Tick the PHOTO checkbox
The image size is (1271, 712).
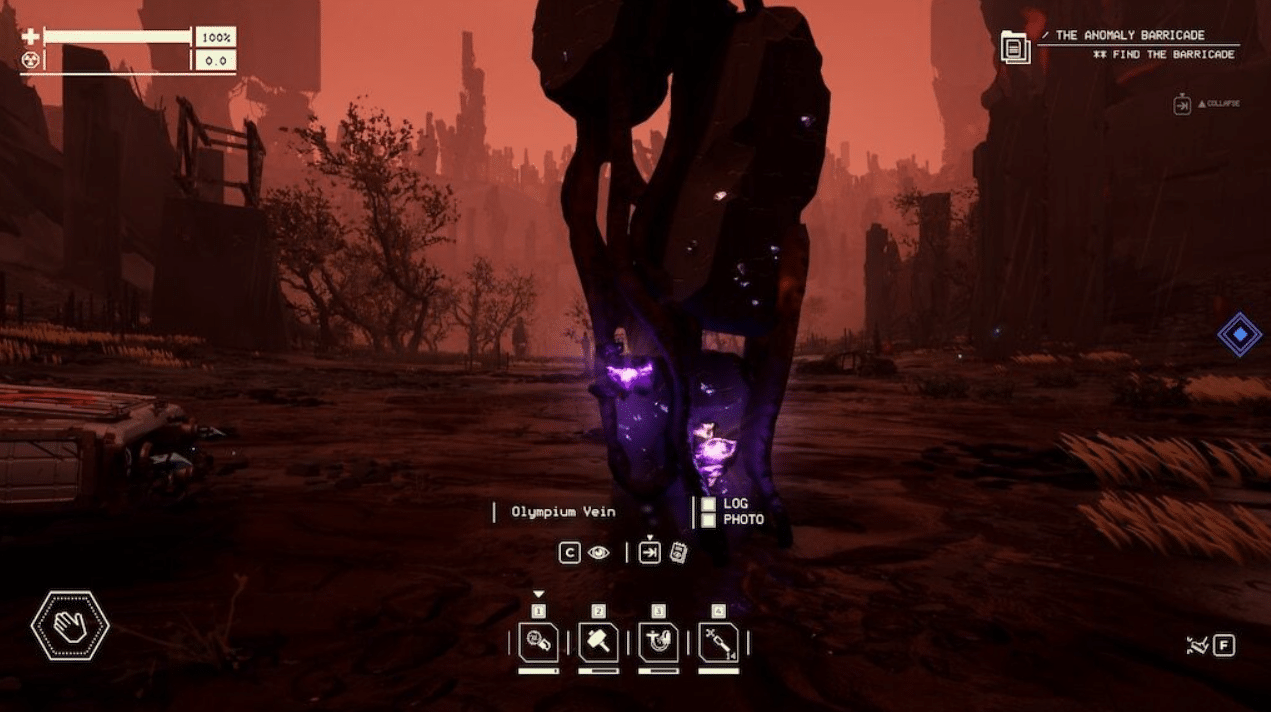(x=708, y=520)
